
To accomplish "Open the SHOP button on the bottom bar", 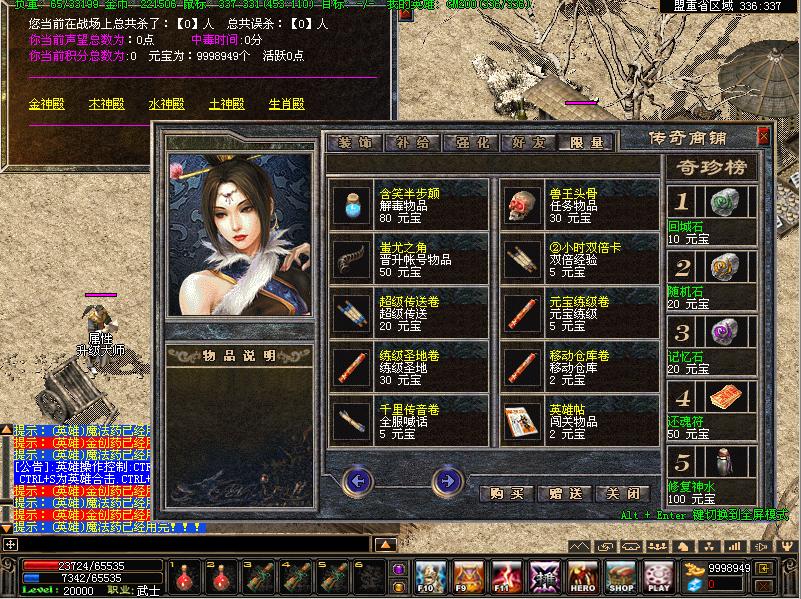I will click(x=621, y=577).
